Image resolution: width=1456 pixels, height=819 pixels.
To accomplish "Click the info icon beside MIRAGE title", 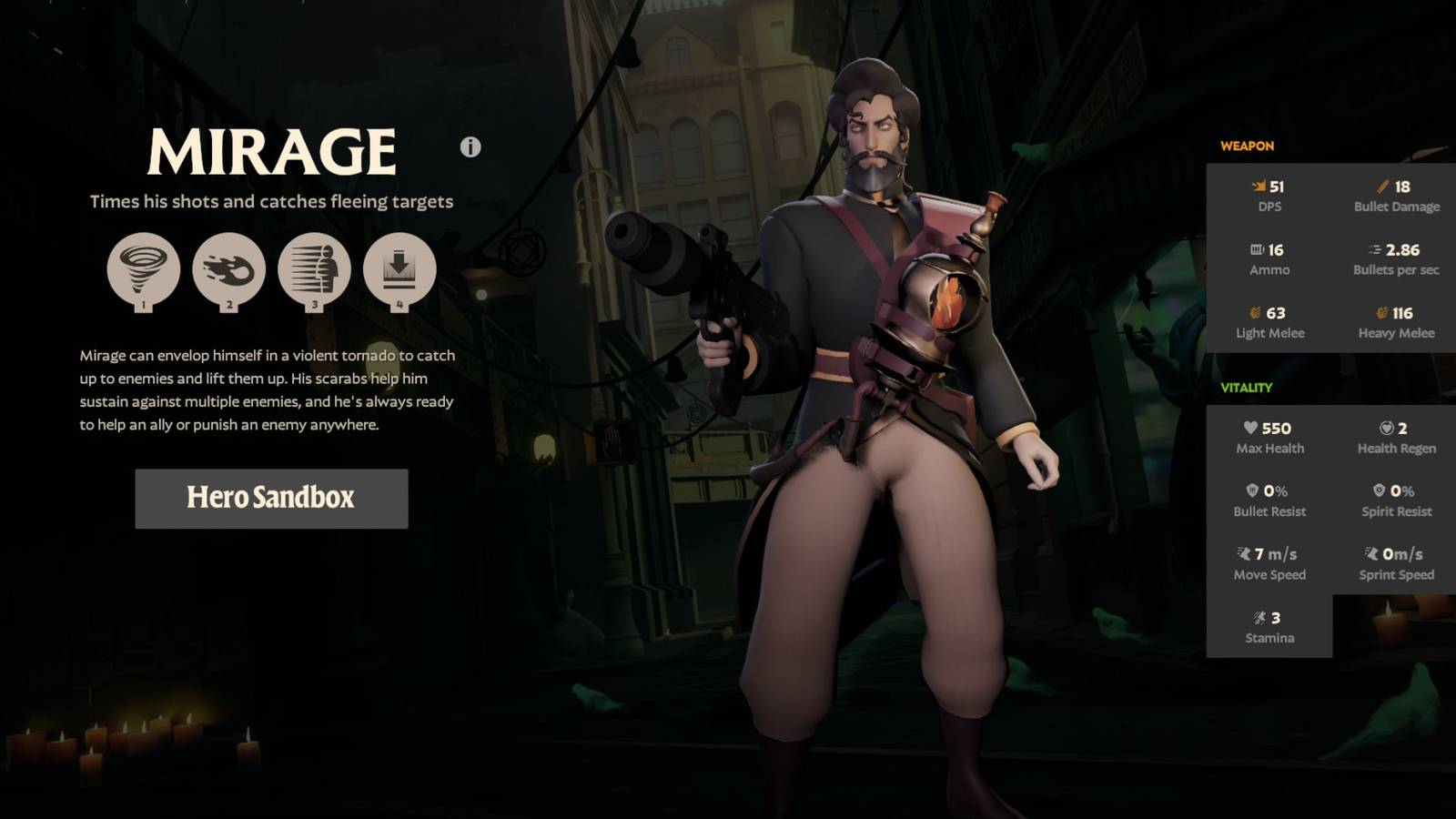I will [470, 148].
